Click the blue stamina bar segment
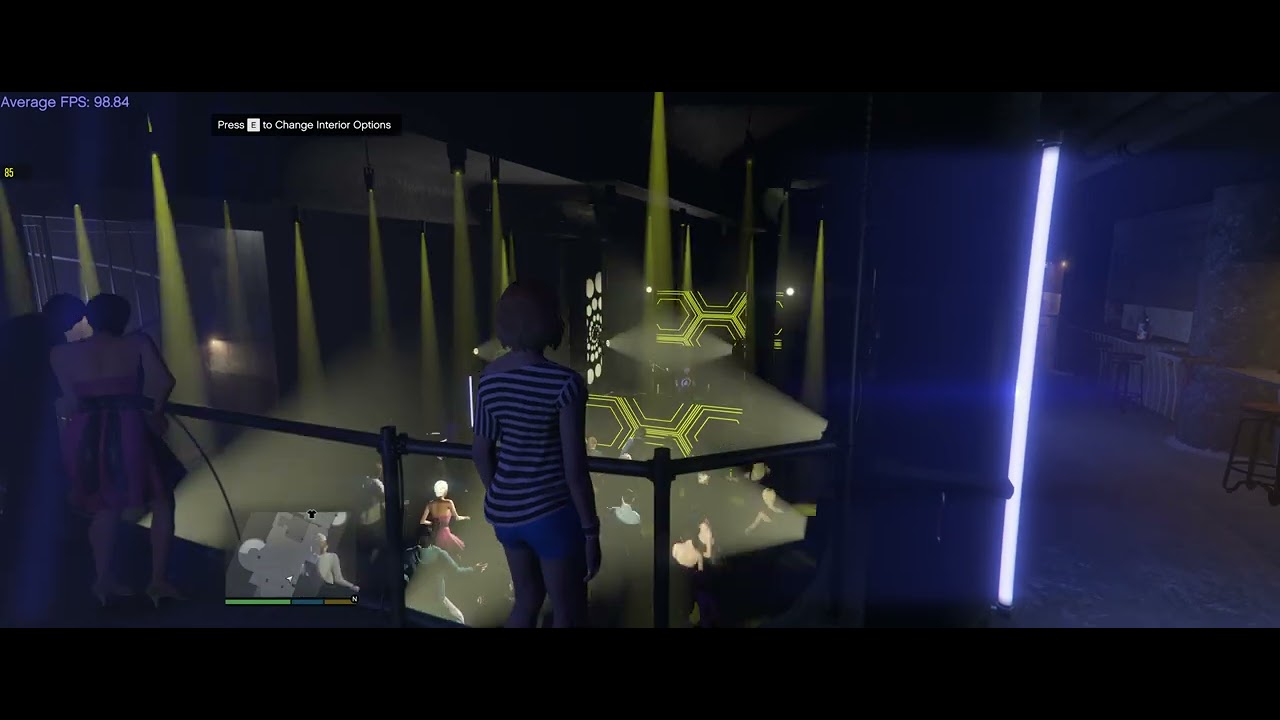Screen dimensions: 1280x720 (x=307, y=601)
